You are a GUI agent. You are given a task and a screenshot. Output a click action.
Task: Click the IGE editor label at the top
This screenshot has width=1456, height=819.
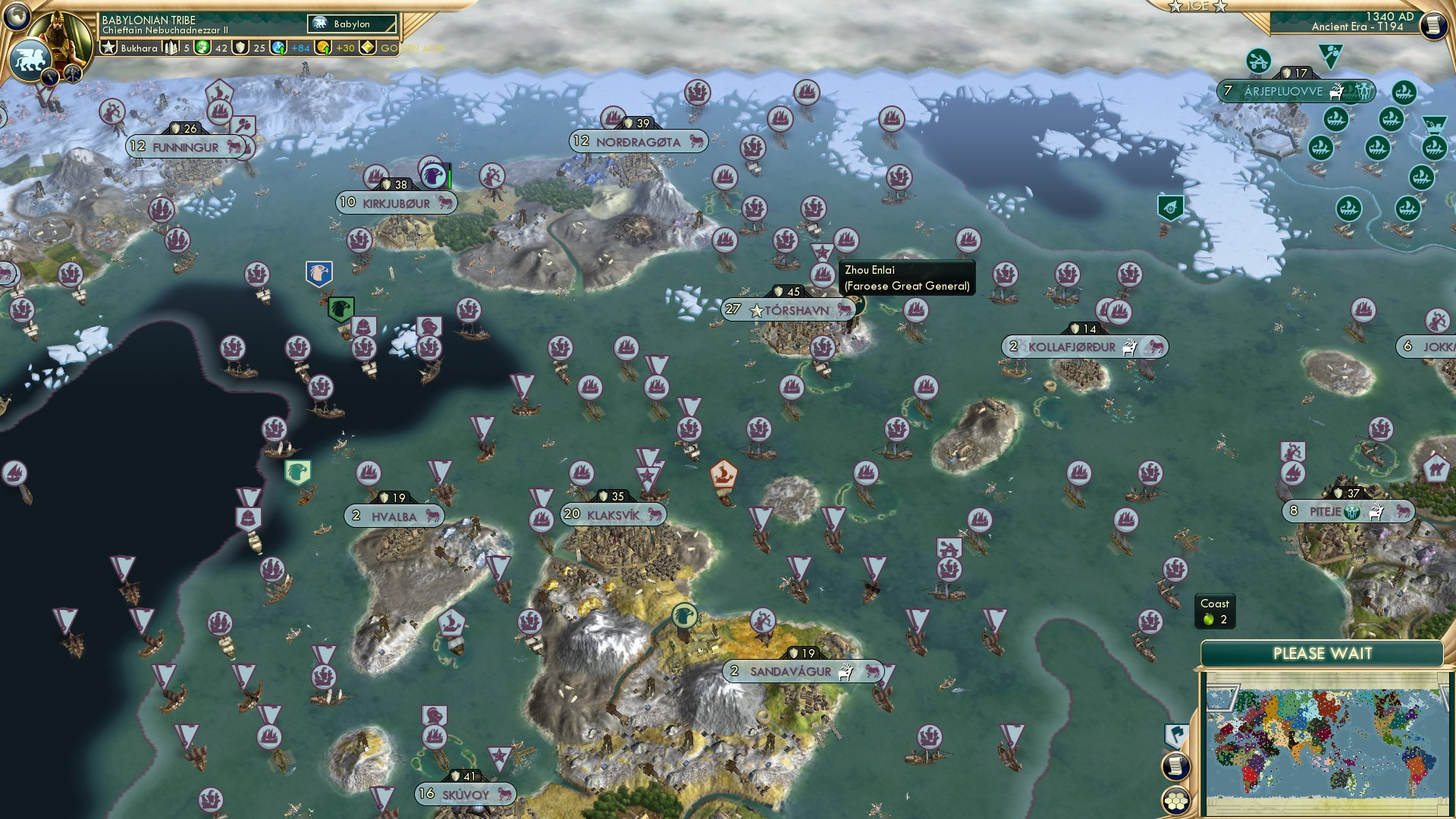click(1197, 8)
